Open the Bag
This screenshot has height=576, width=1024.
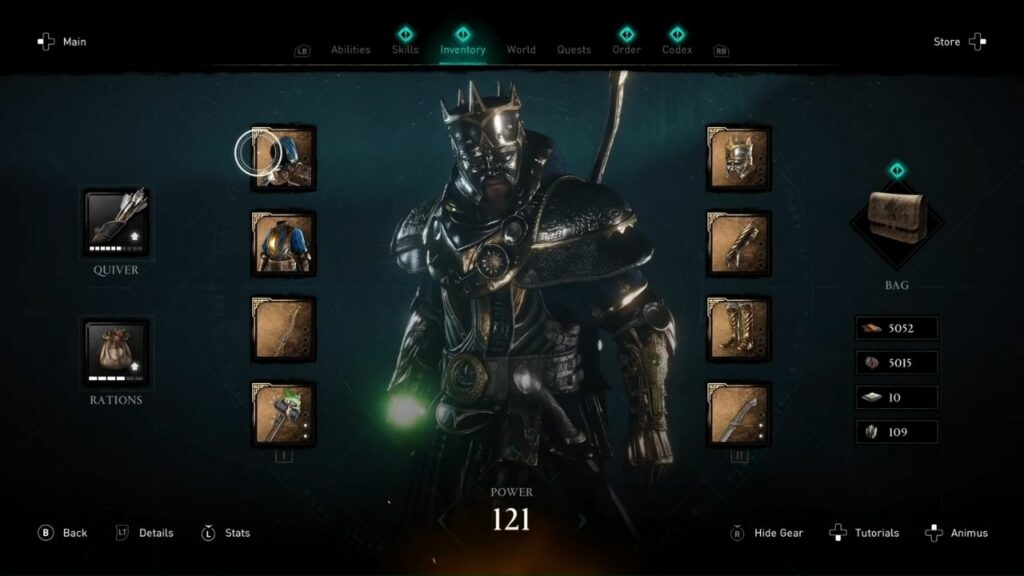click(x=896, y=222)
